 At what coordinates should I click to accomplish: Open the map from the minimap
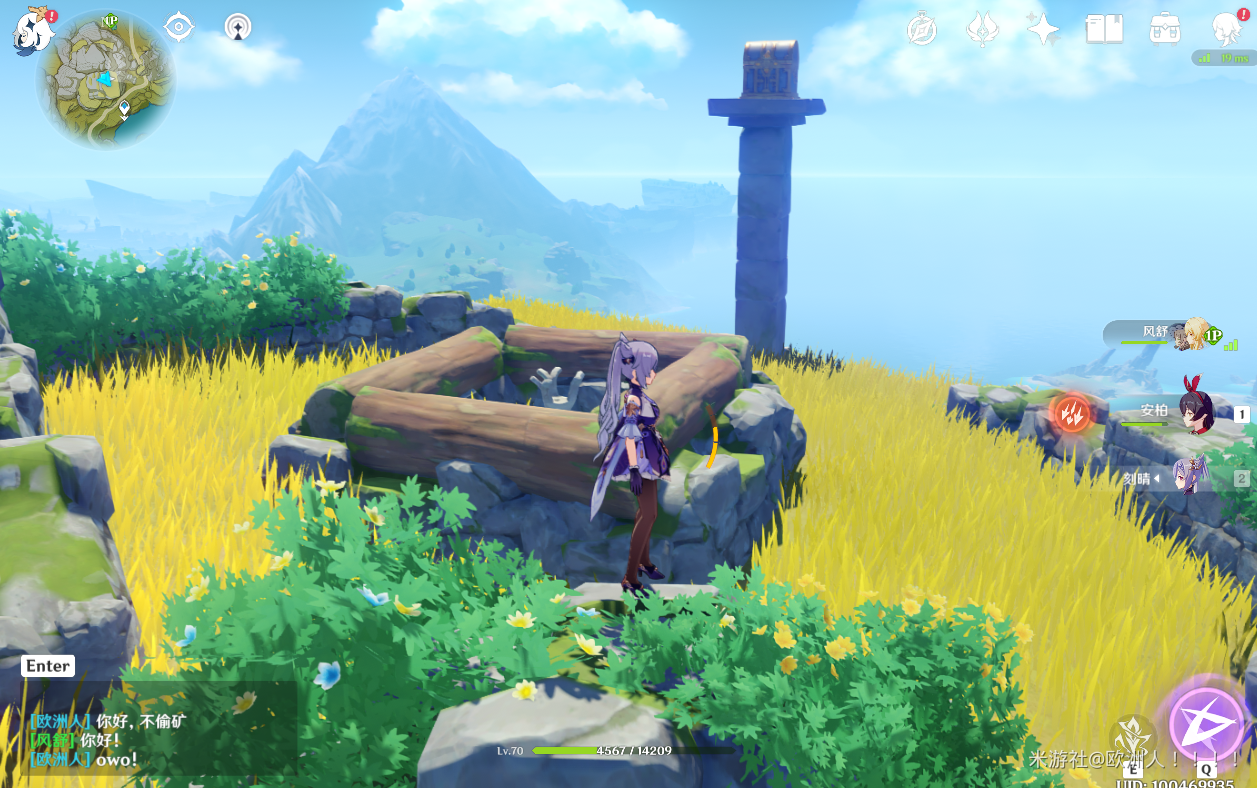[x=106, y=81]
